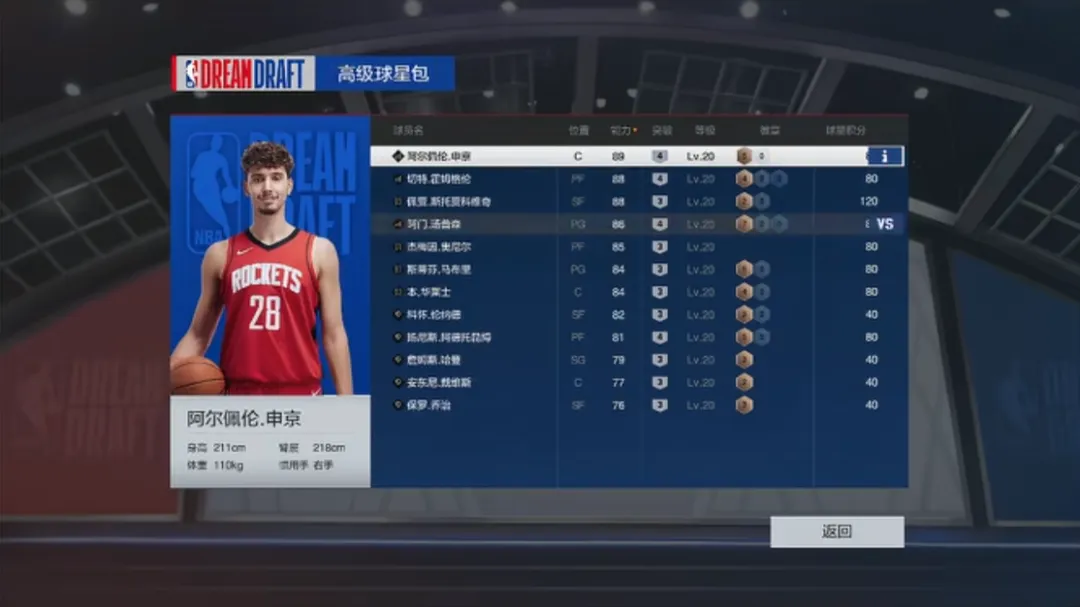Select the 安东尼.戴维斯 row
Image resolution: width=1080 pixels, height=607 pixels.
pos(438,383)
